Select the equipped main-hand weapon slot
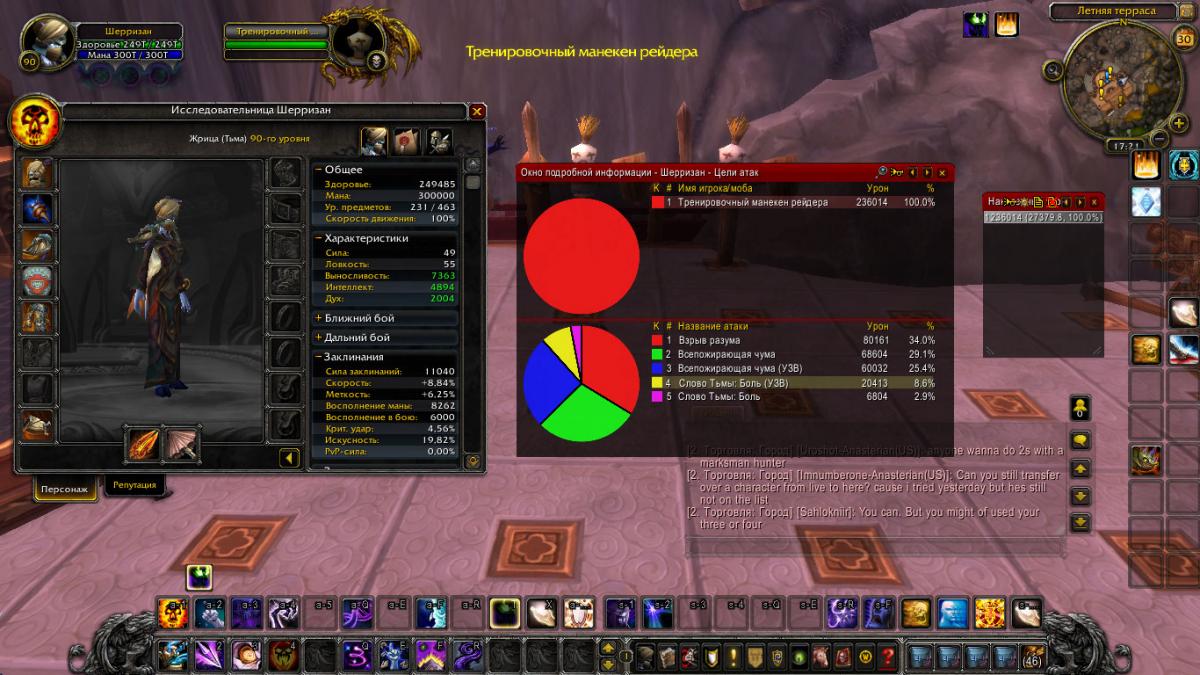 144,444
